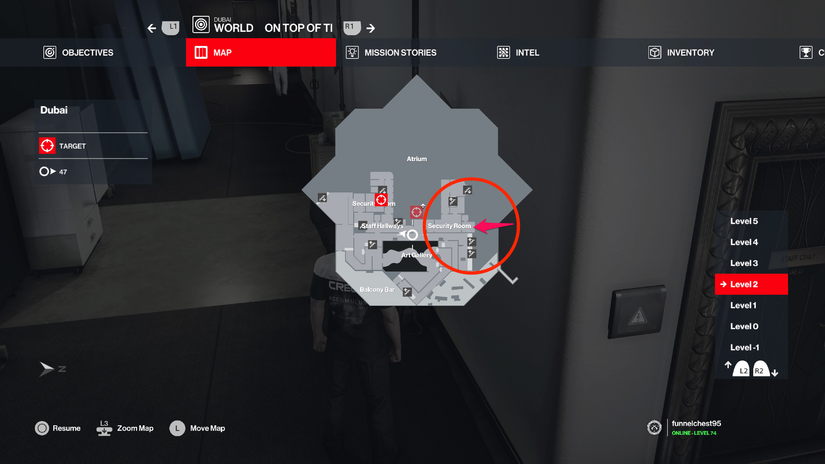Toggle the Target legend entry
Image resolution: width=825 pixels, height=464 pixels.
click(62, 146)
